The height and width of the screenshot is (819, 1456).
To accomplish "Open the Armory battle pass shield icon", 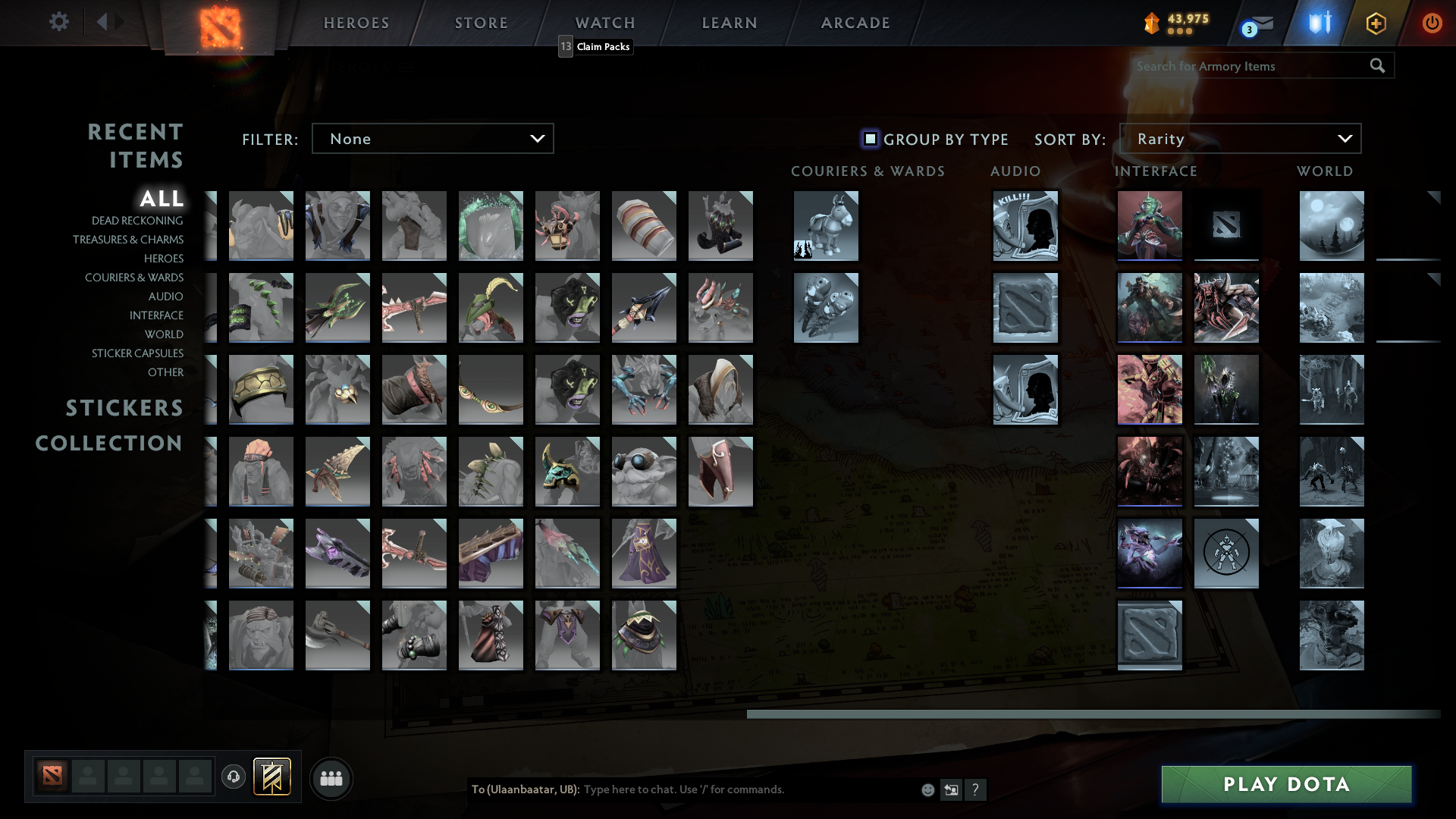I will tap(1318, 23).
